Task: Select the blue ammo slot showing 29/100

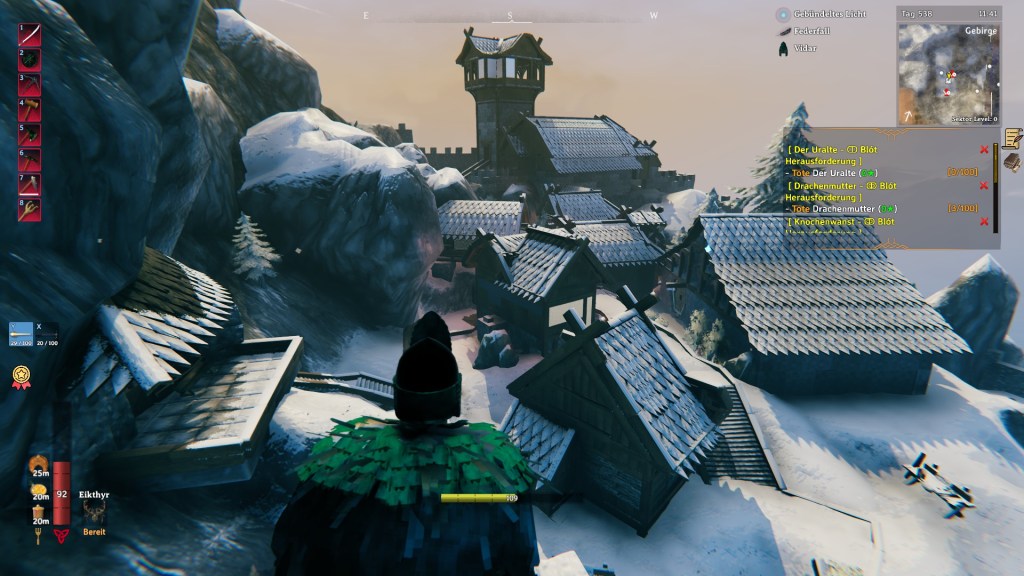Action: click(x=21, y=333)
